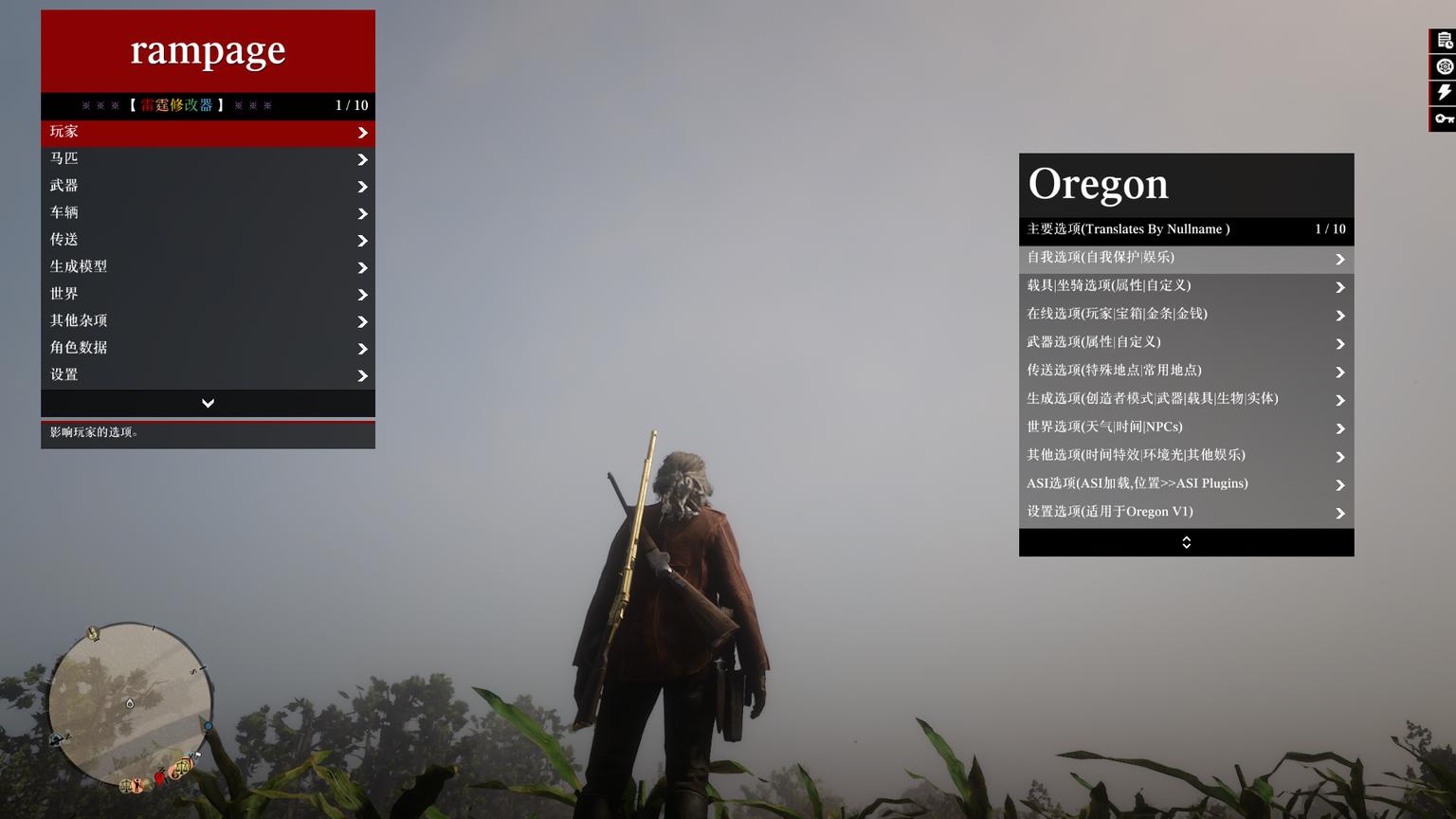Open 设置选项 in the Oregon menu

tap(1186, 513)
